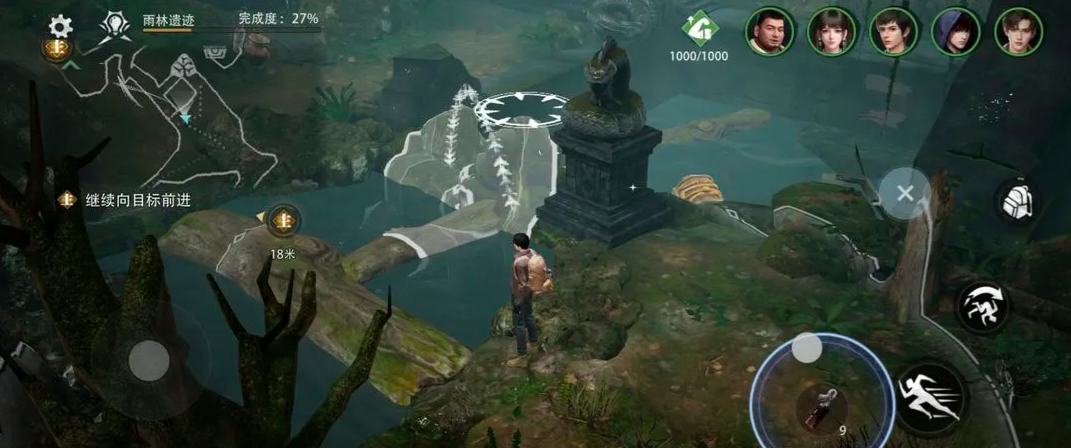Select the stocky man's portrait
Viewport: 1071px width, 448px height.
pyautogui.click(x=770, y=32)
